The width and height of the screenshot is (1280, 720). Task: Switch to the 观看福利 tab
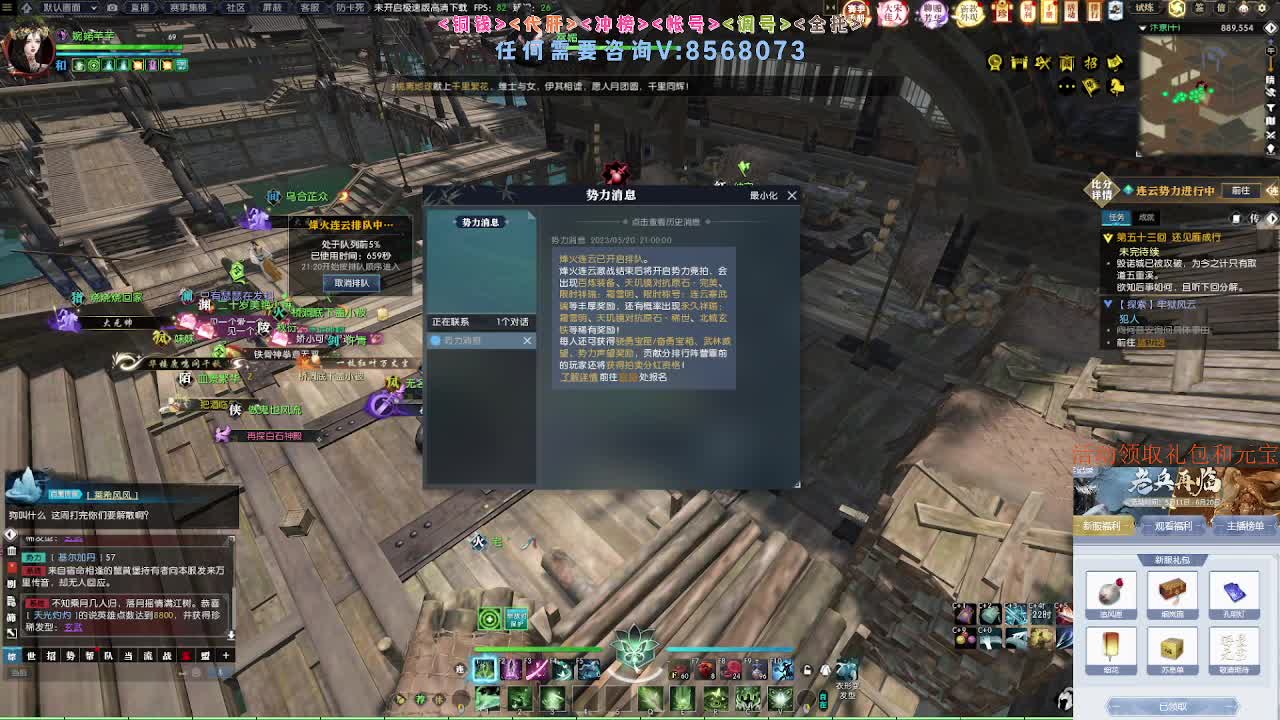click(x=1173, y=526)
